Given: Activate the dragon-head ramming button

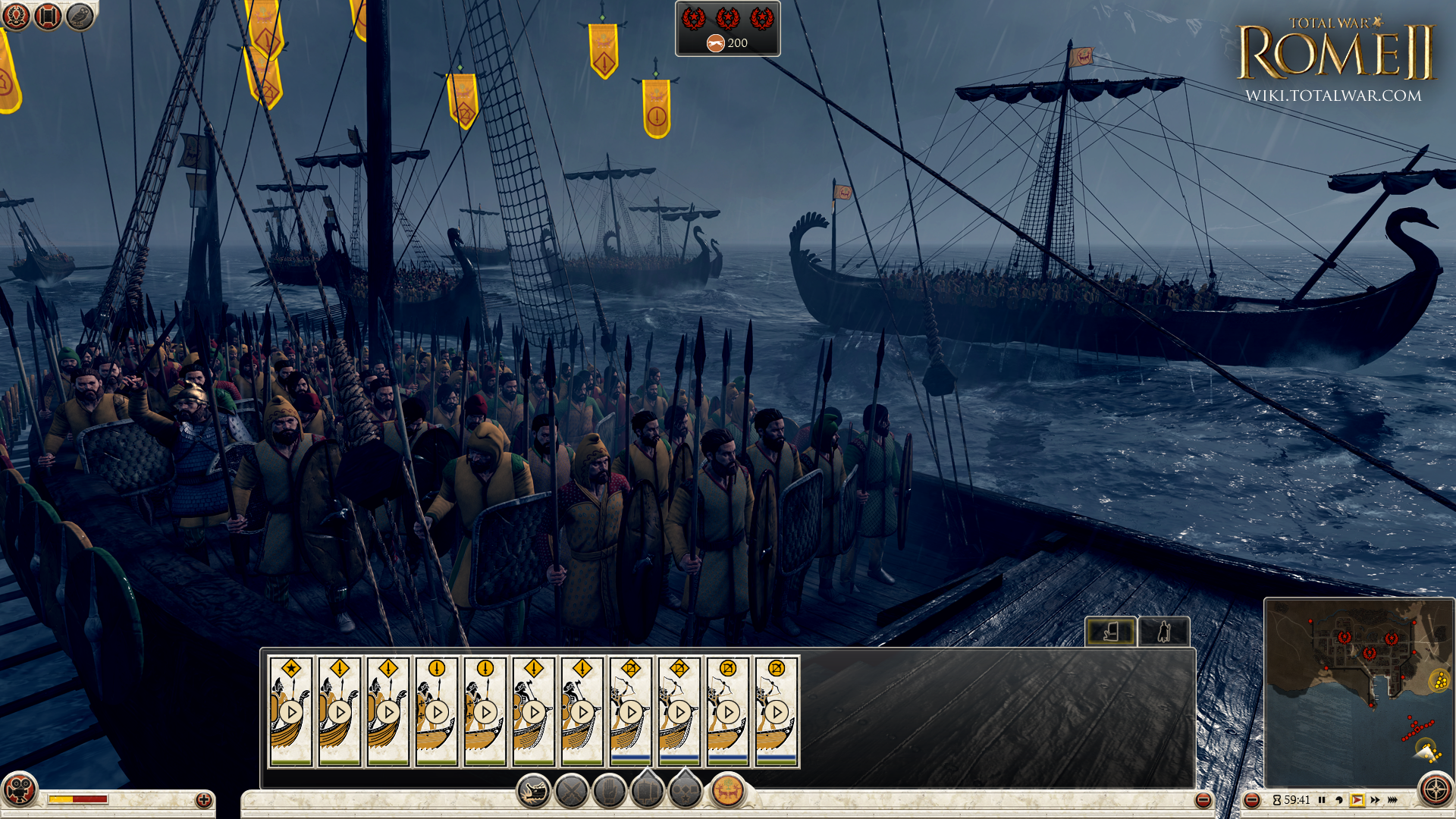Looking at the screenshot, I should pos(534,792).
